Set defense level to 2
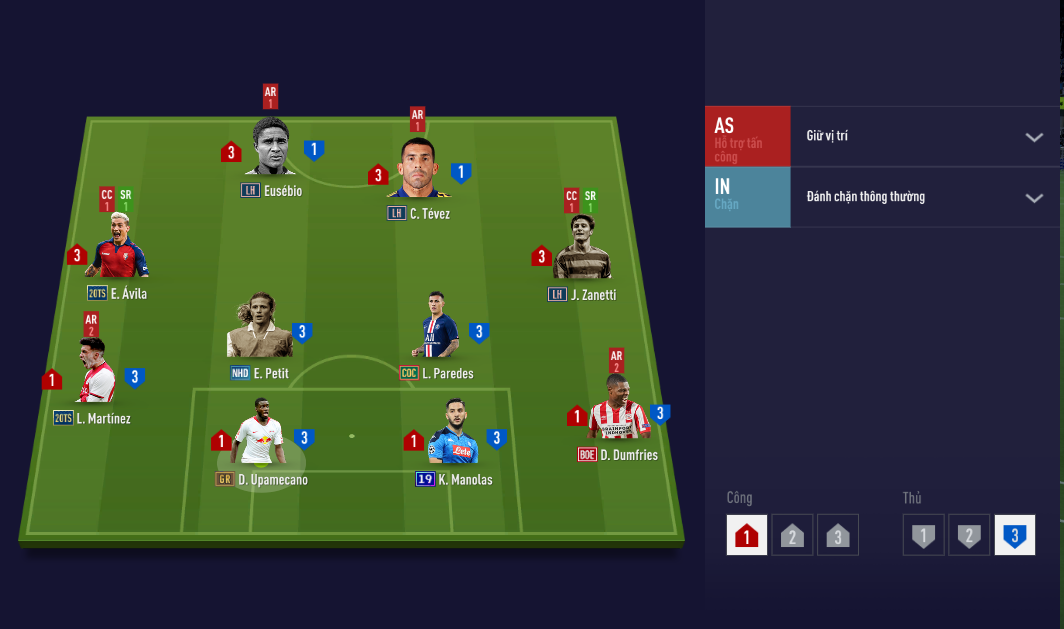This screenshot has height=629, width=1064. 968,535
